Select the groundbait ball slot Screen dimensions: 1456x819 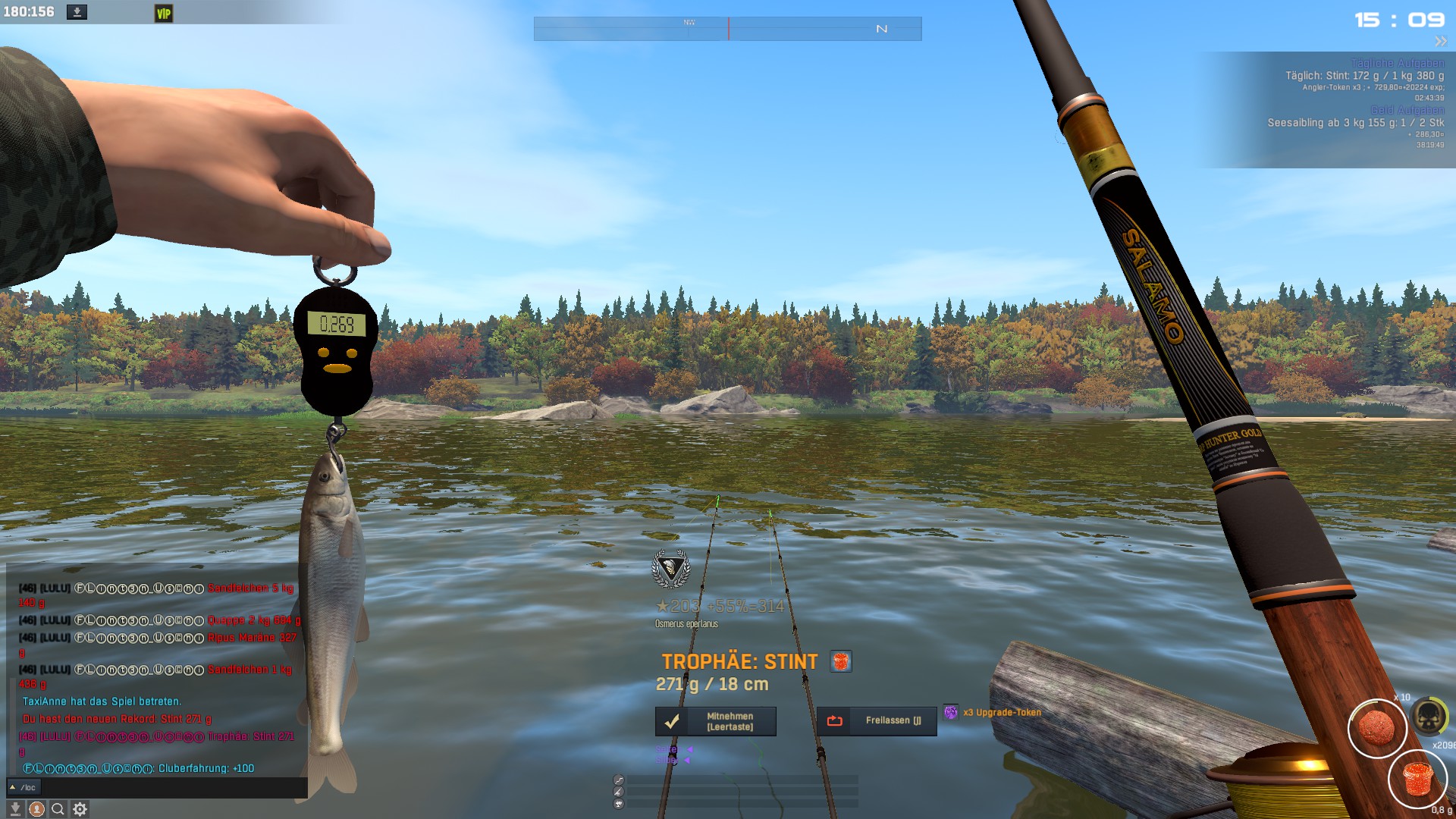[x=1376, y=728]
